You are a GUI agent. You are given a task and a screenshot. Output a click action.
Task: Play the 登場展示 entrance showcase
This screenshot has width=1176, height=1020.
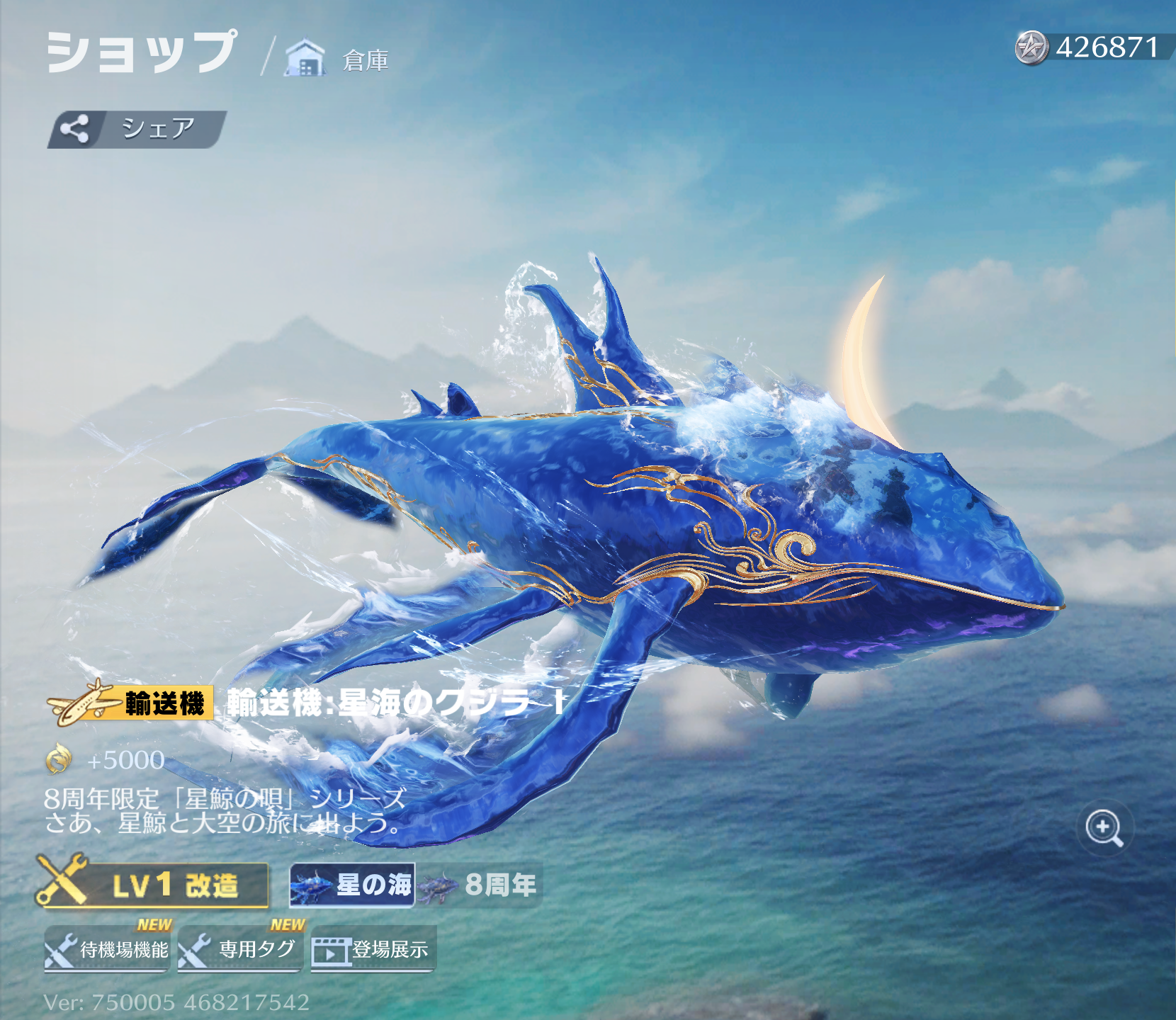click(x=373, y=949)
